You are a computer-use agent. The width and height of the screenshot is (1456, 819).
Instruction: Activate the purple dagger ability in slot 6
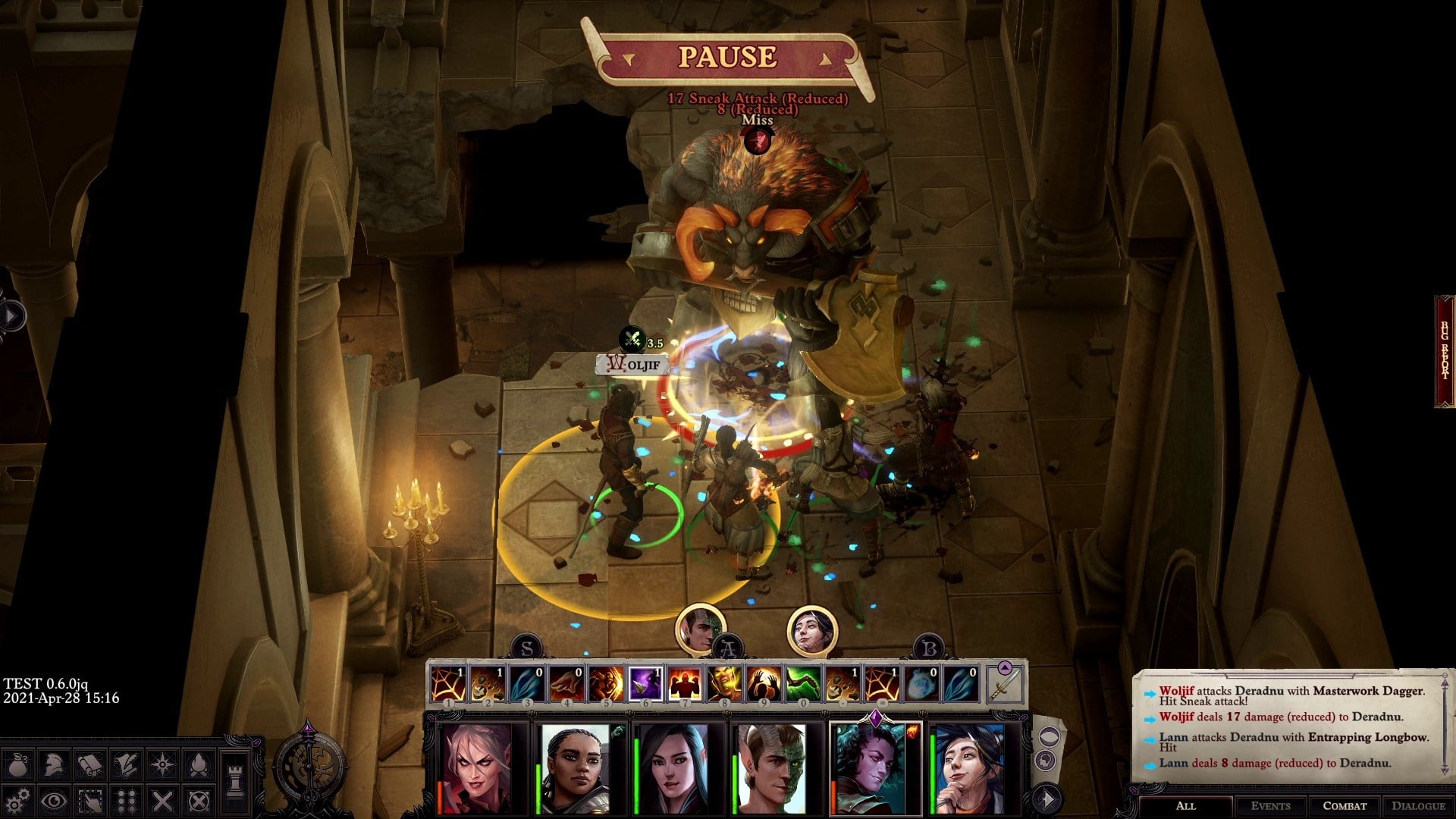click(x=646, y=683)
